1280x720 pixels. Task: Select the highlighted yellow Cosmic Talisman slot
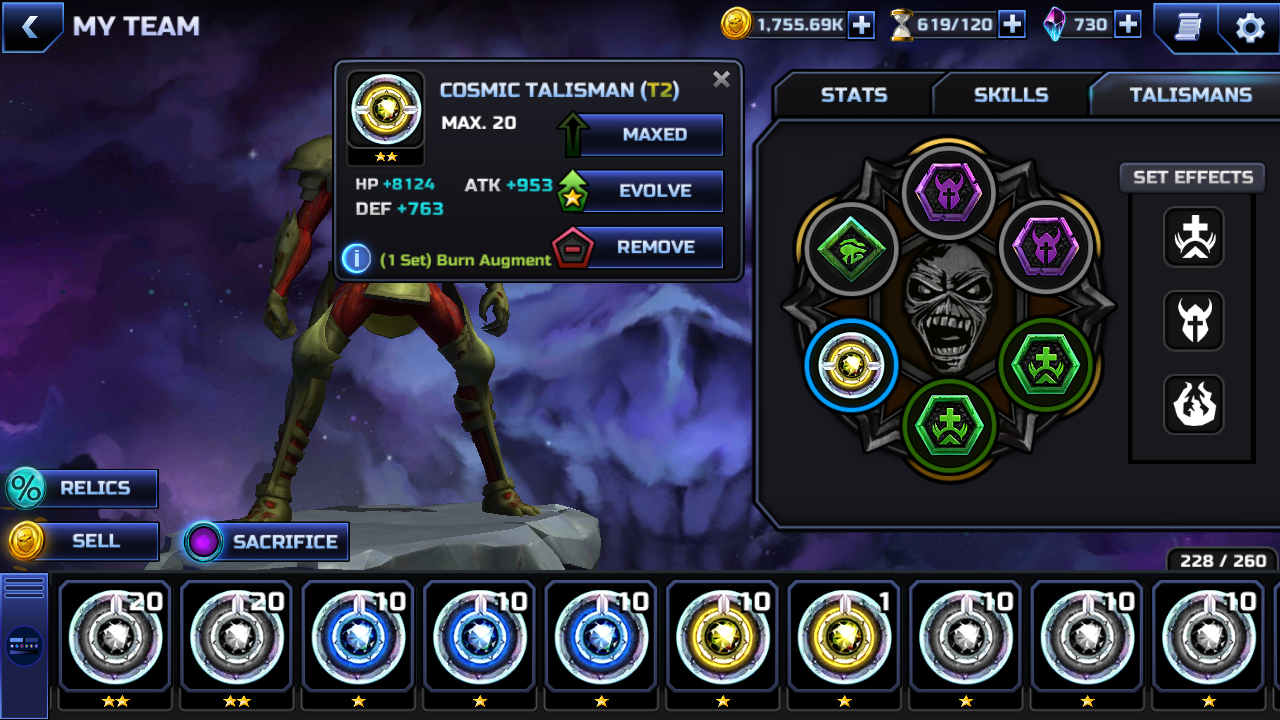(851, 365)
